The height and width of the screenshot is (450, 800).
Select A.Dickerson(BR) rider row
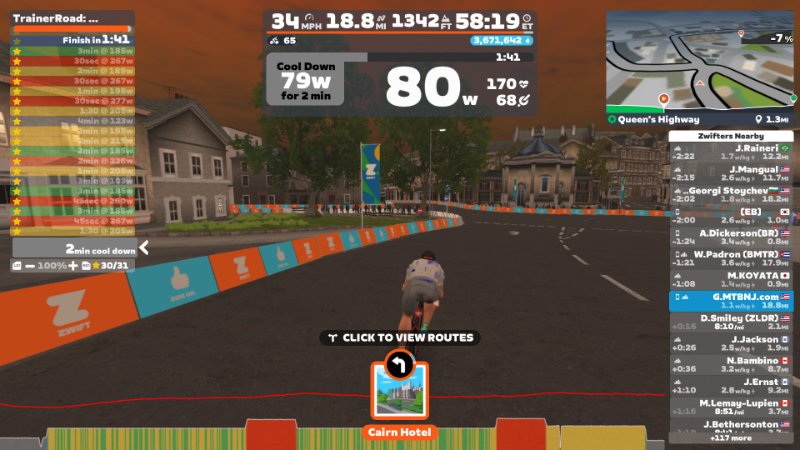[x=732, y=238]
